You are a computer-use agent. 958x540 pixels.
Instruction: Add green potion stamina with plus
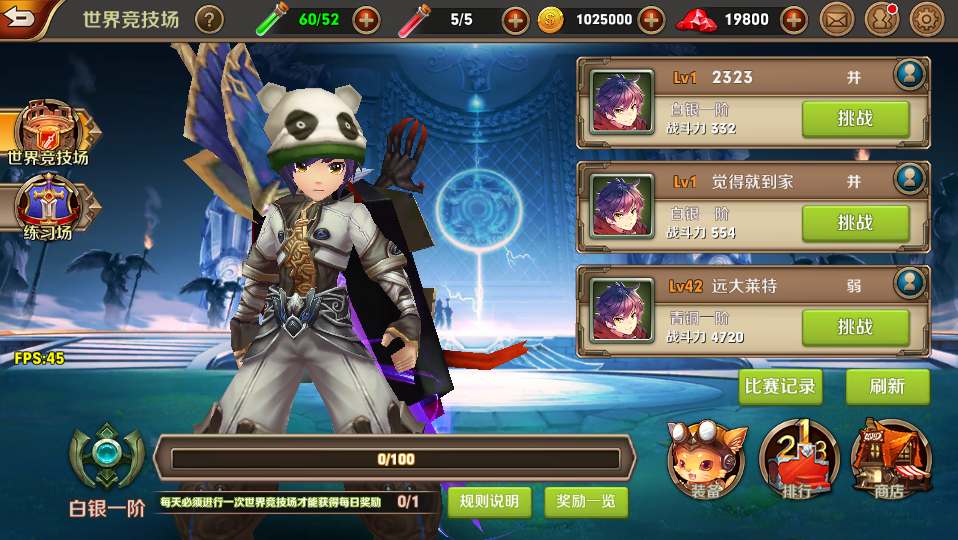click(367, 19)
